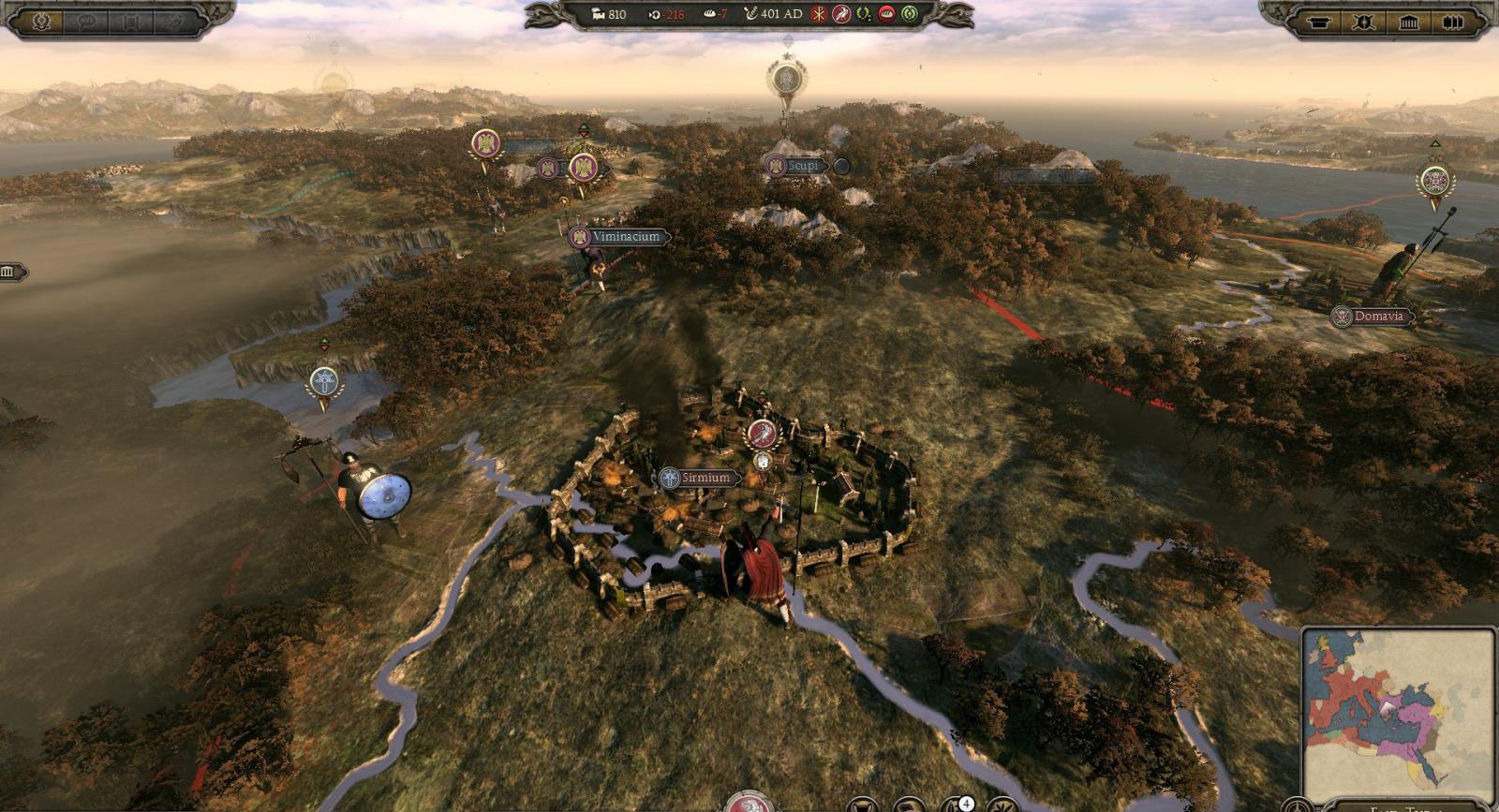Click the Chi-Rho Christianity icon in top bar
The image size is (1499, 812).
pyautogui.click(x=818, y=14)
